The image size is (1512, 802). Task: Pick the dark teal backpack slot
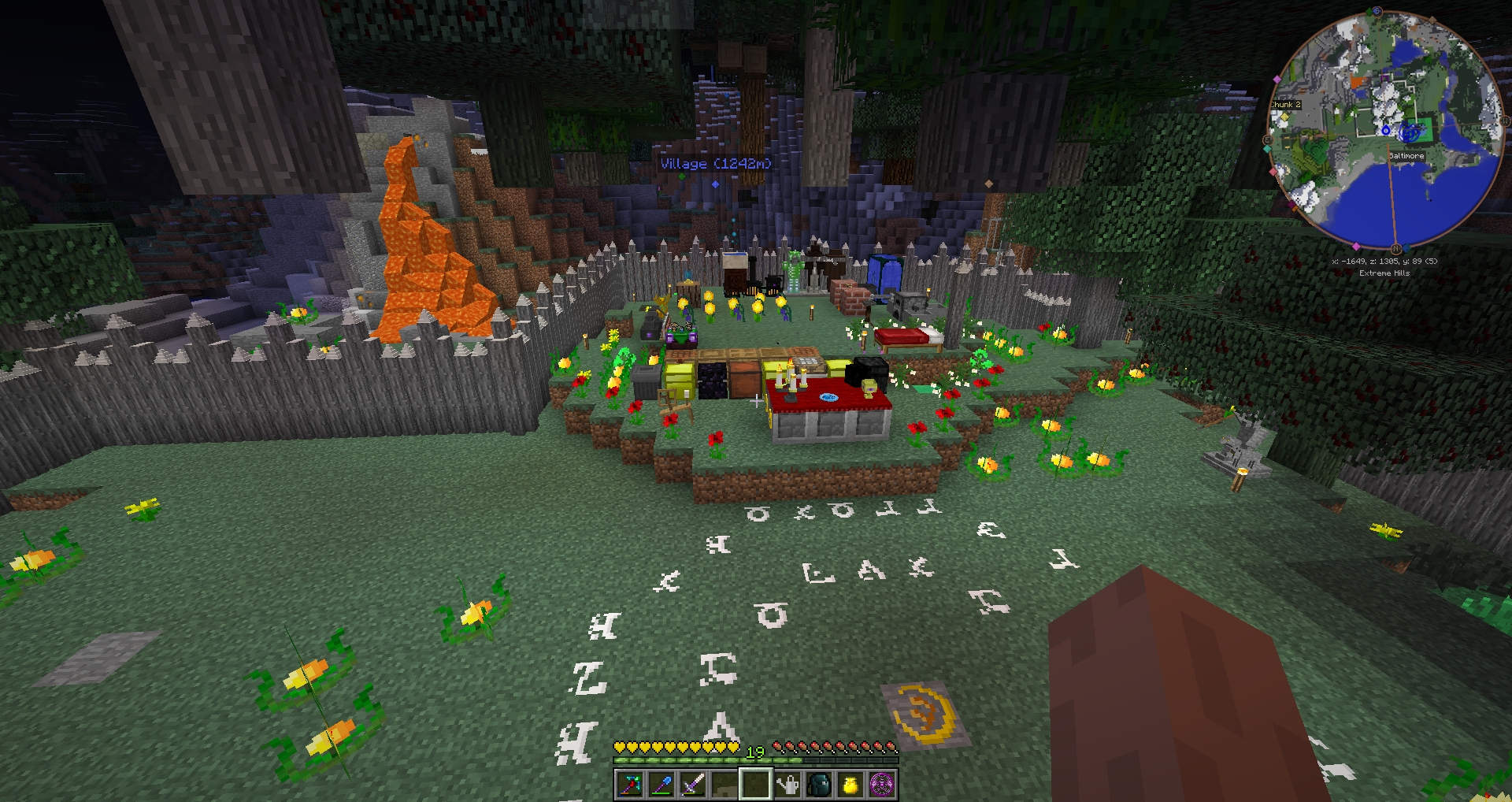coord(819,785)
